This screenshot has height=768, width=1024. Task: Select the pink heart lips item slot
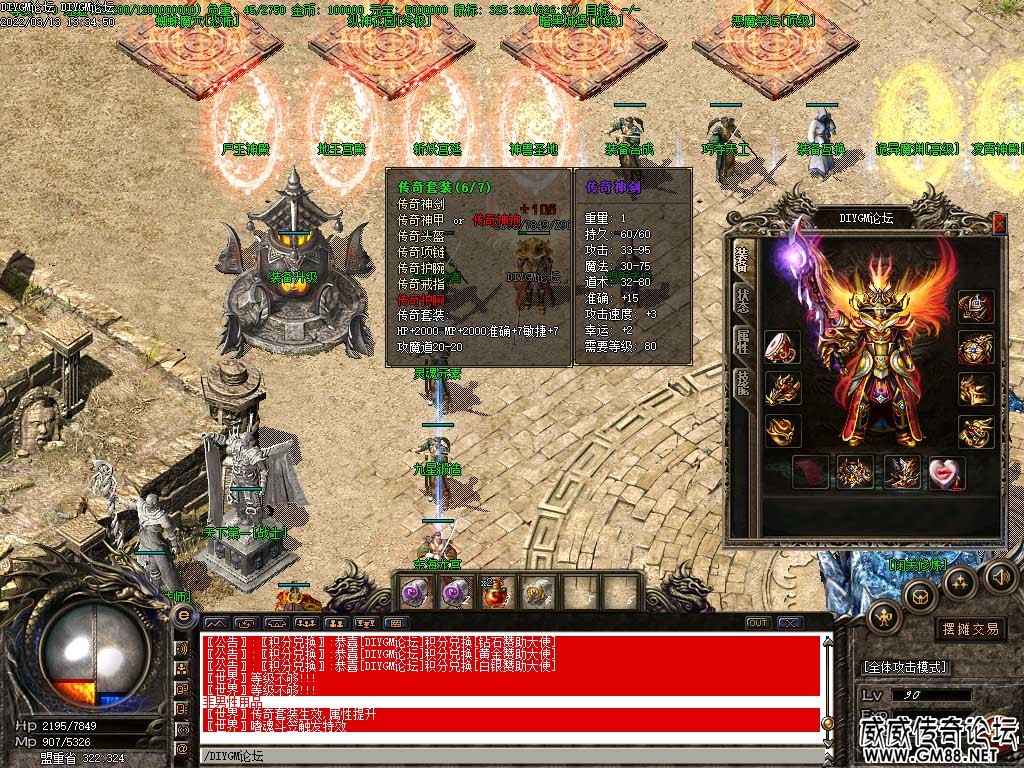(x=946, y=473)
